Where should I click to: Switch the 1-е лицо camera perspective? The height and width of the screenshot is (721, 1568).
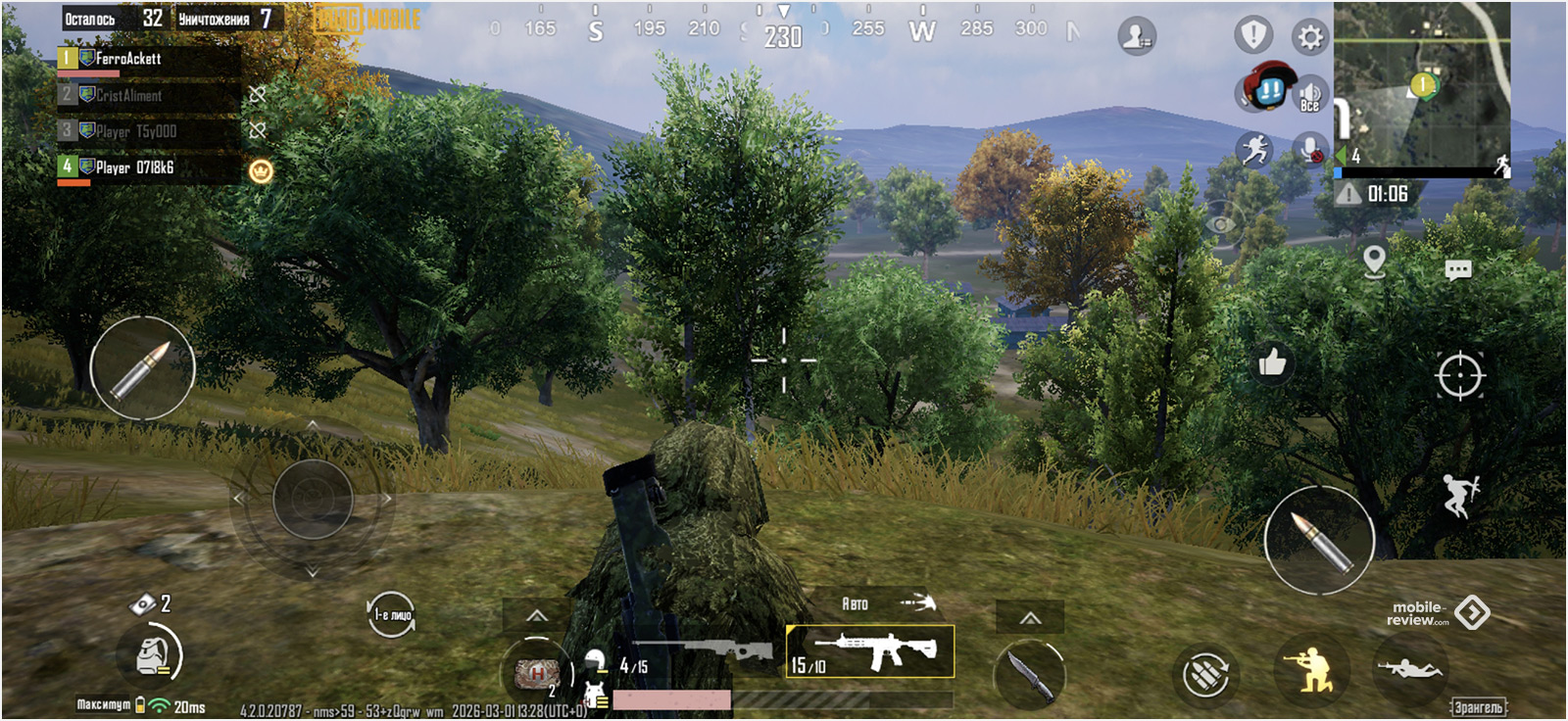pos(392,615)
